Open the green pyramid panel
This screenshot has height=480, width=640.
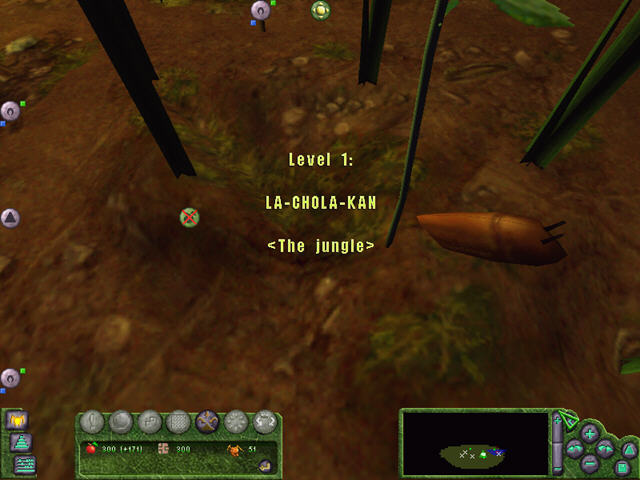(20, 443)
